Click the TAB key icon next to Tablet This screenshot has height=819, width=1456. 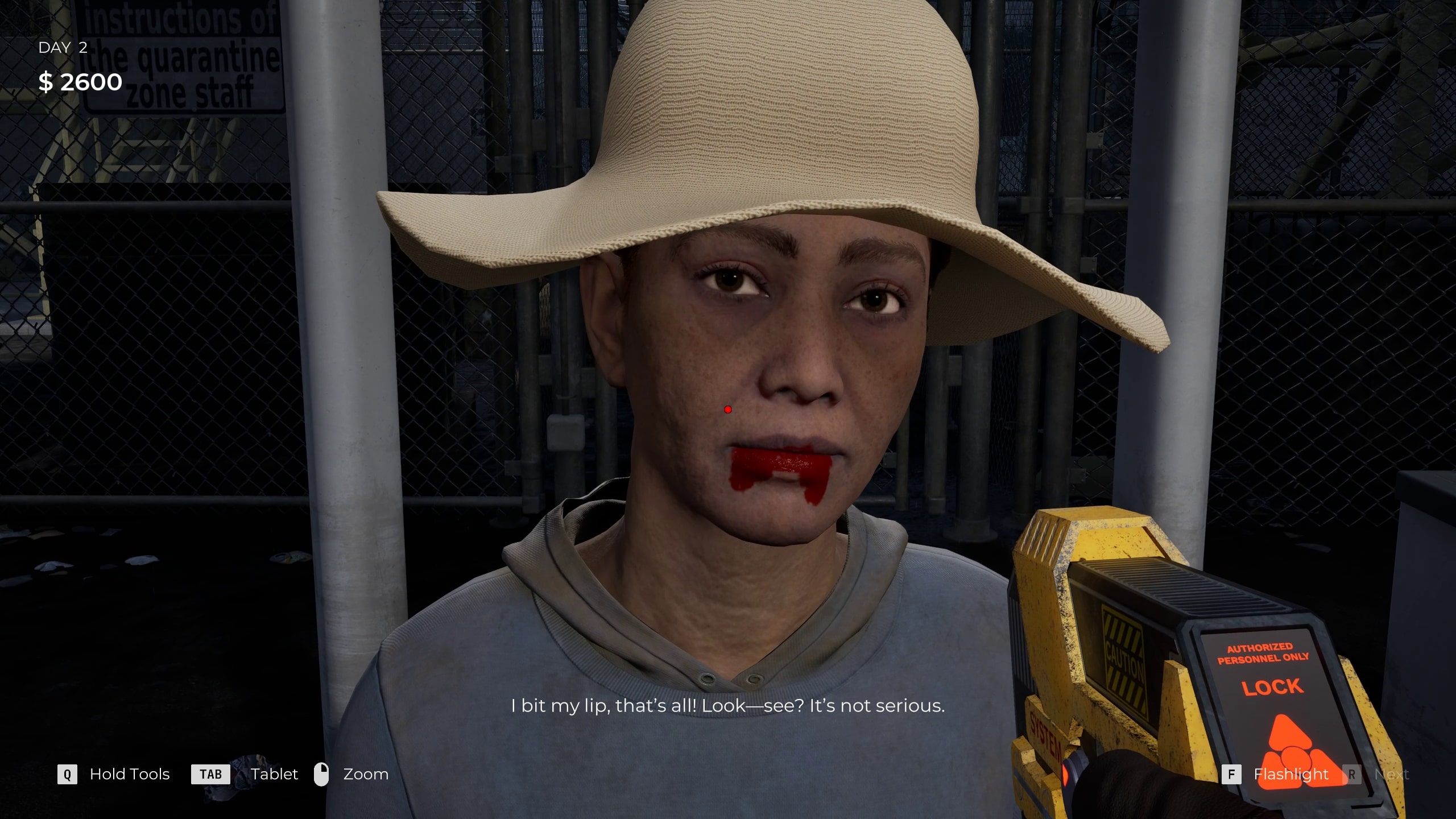[x=210, y=774]
